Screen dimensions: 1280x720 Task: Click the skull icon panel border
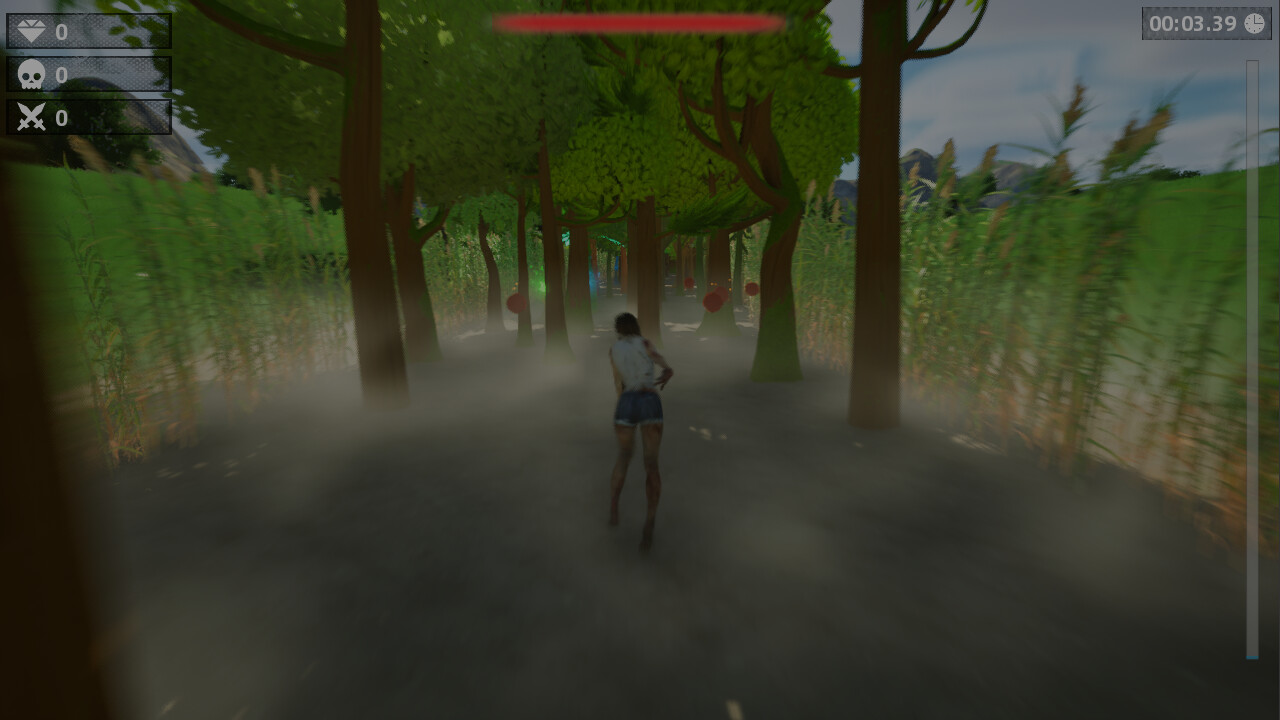(x=88, y=56)
